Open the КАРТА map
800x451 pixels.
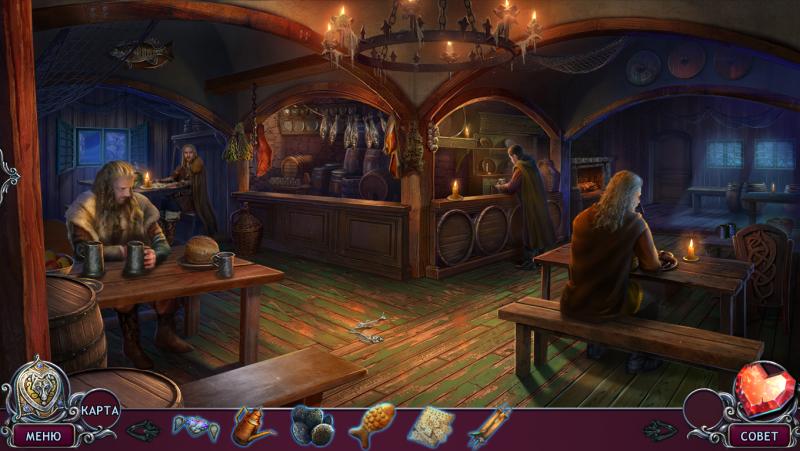pos(100,410)
